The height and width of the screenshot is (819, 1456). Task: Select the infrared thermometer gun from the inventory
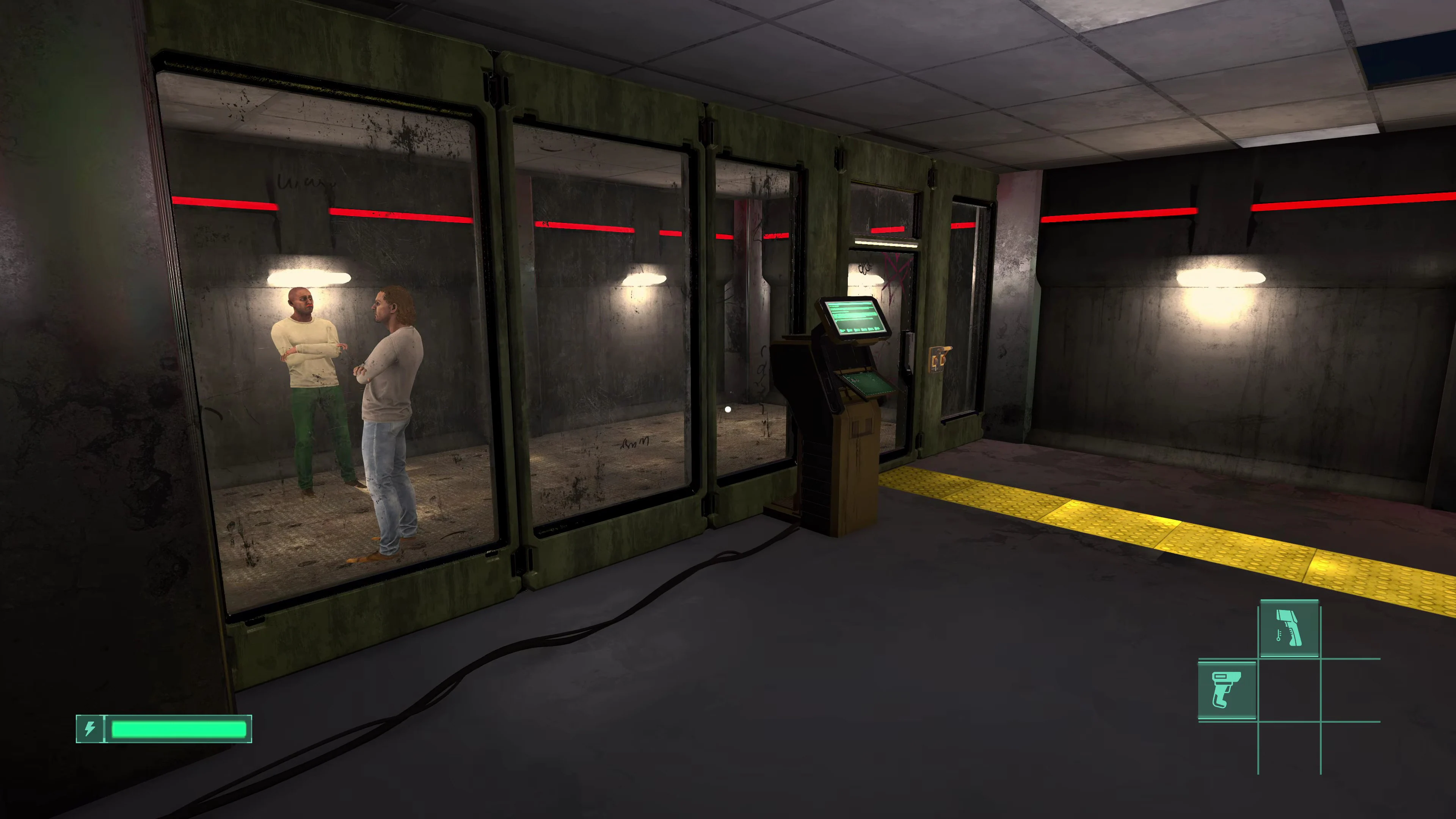(1289, 628)
